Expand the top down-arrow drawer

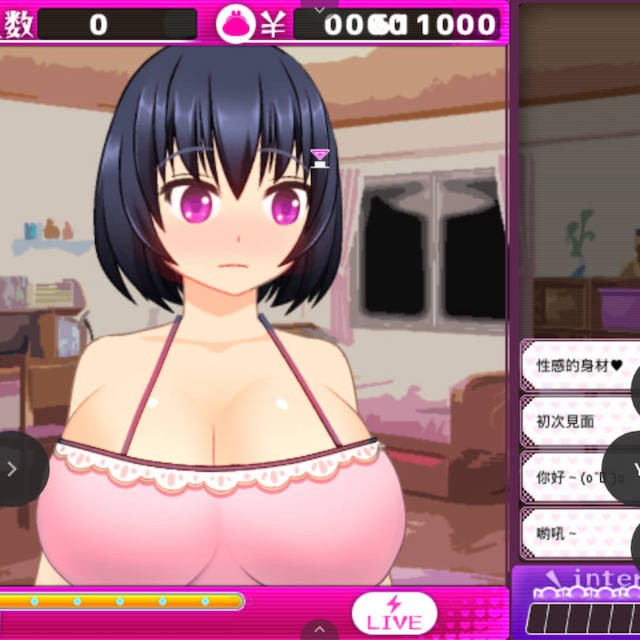319,8
